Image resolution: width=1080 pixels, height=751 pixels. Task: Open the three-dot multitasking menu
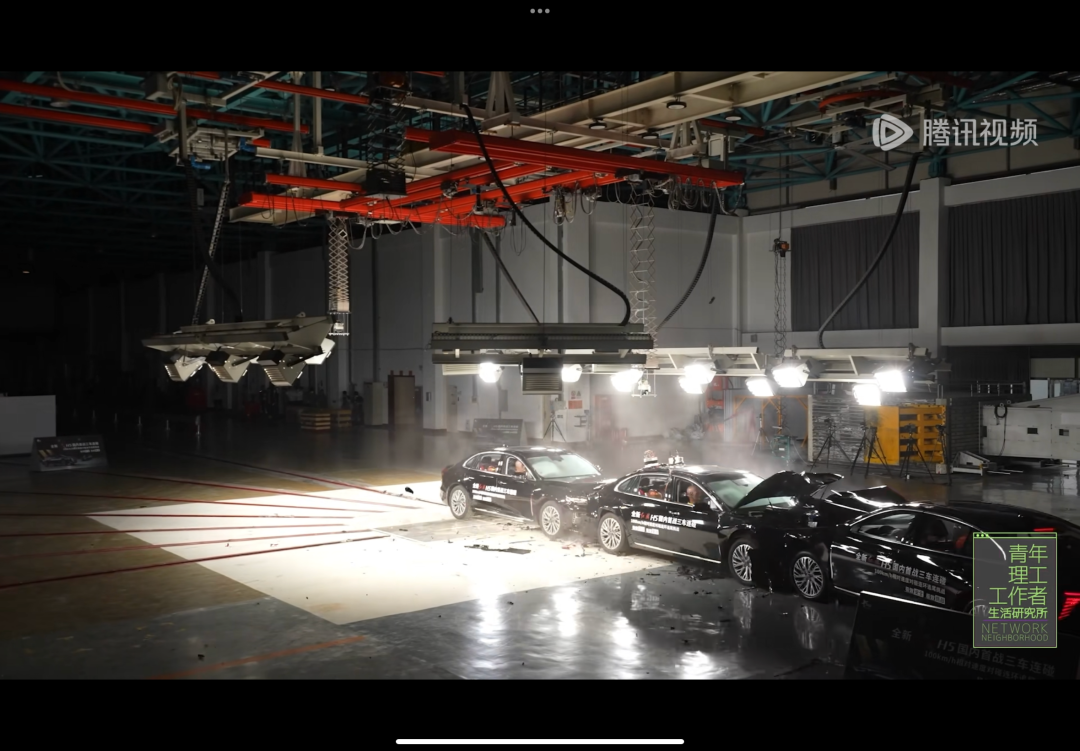coord(540,11)
